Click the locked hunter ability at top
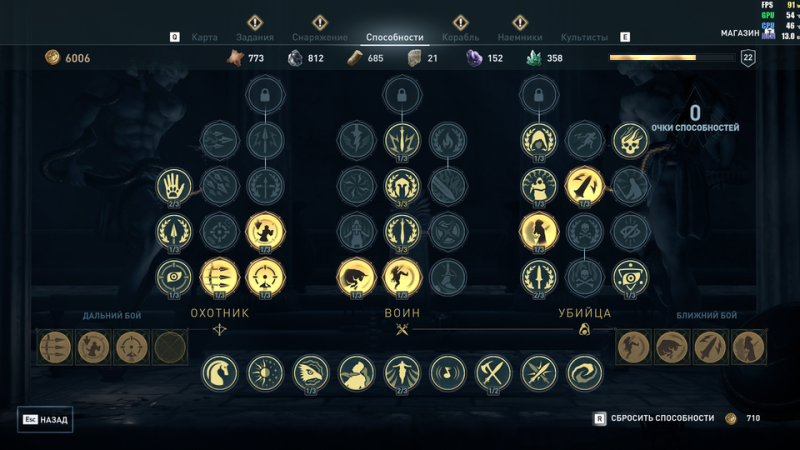Image resolution: width=800 pixels, height=450 pixels. pos(265,96)
